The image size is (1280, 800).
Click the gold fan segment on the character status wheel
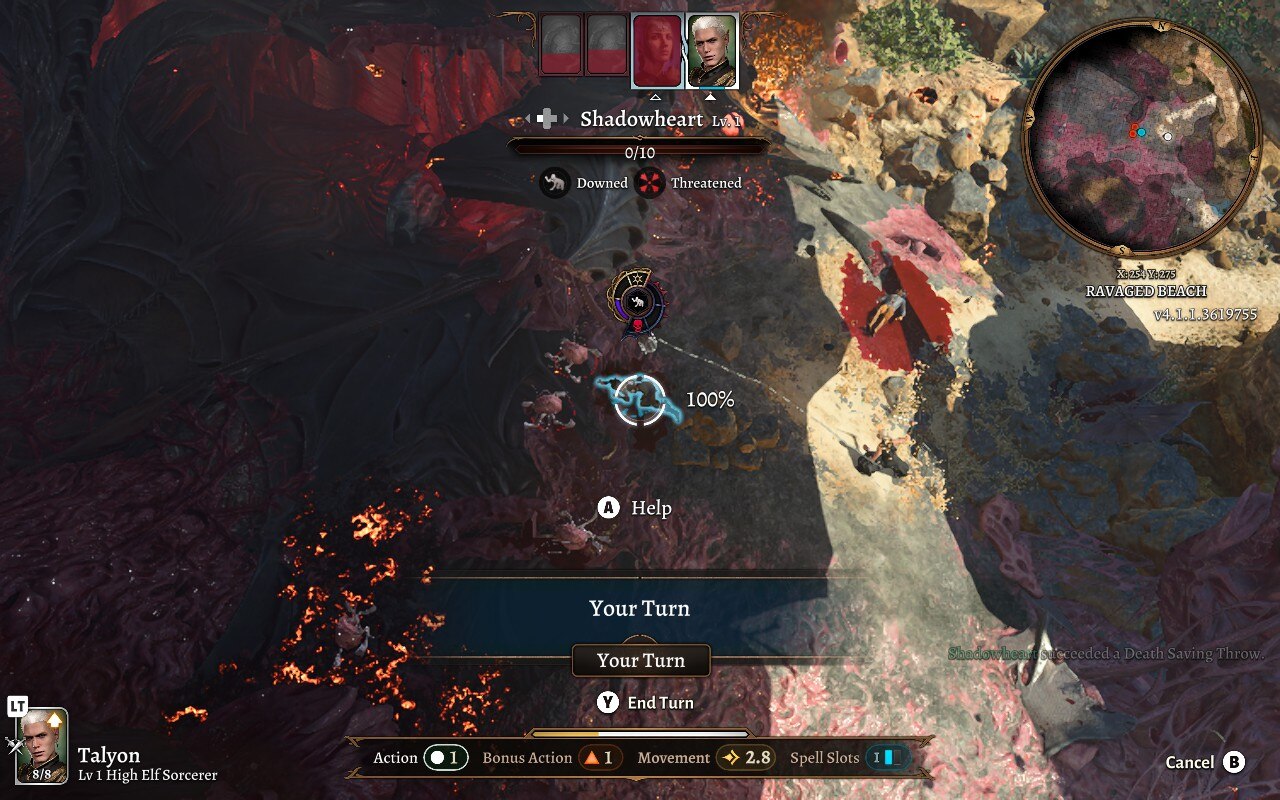coord(635,278)
